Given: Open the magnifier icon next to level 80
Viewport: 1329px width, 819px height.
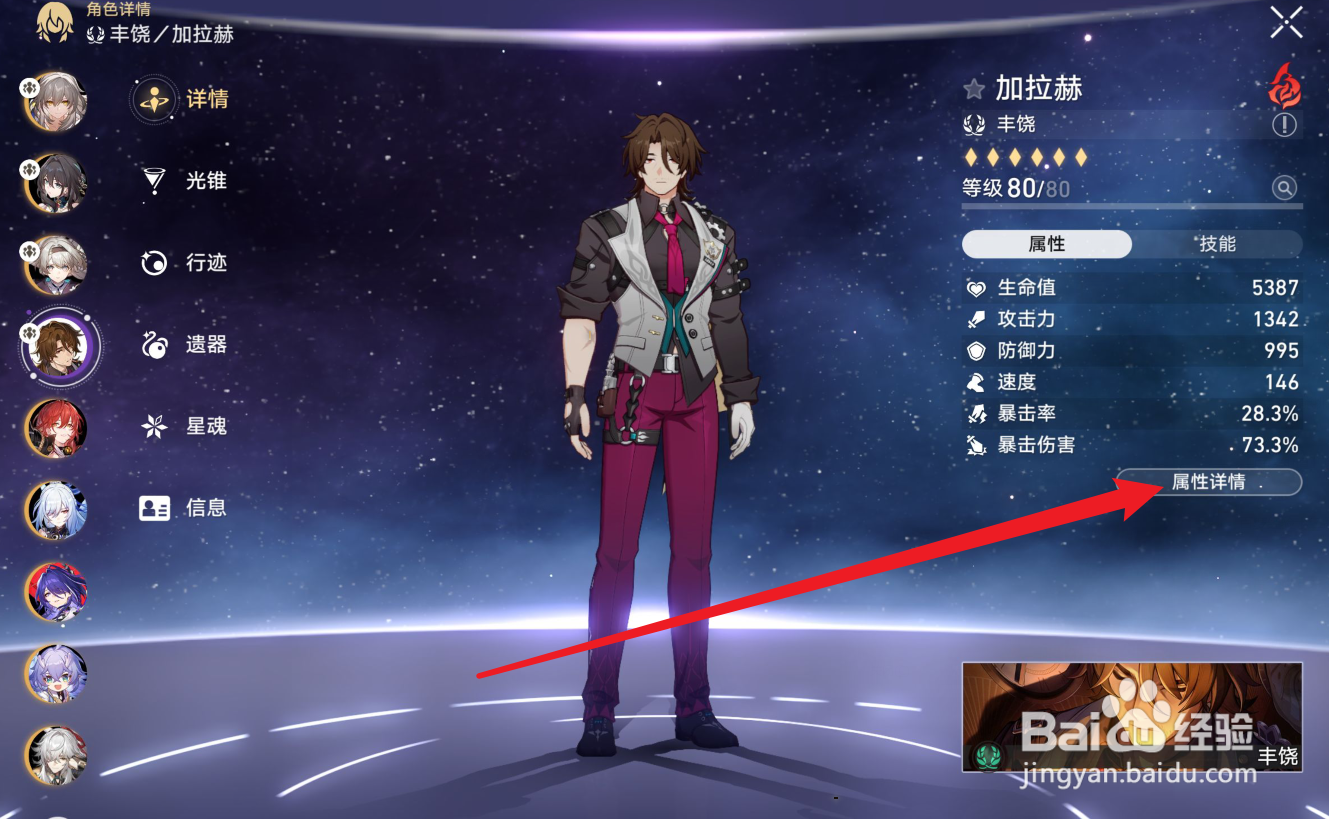Looking at the screenshot, I should [x=1286, y=187].
